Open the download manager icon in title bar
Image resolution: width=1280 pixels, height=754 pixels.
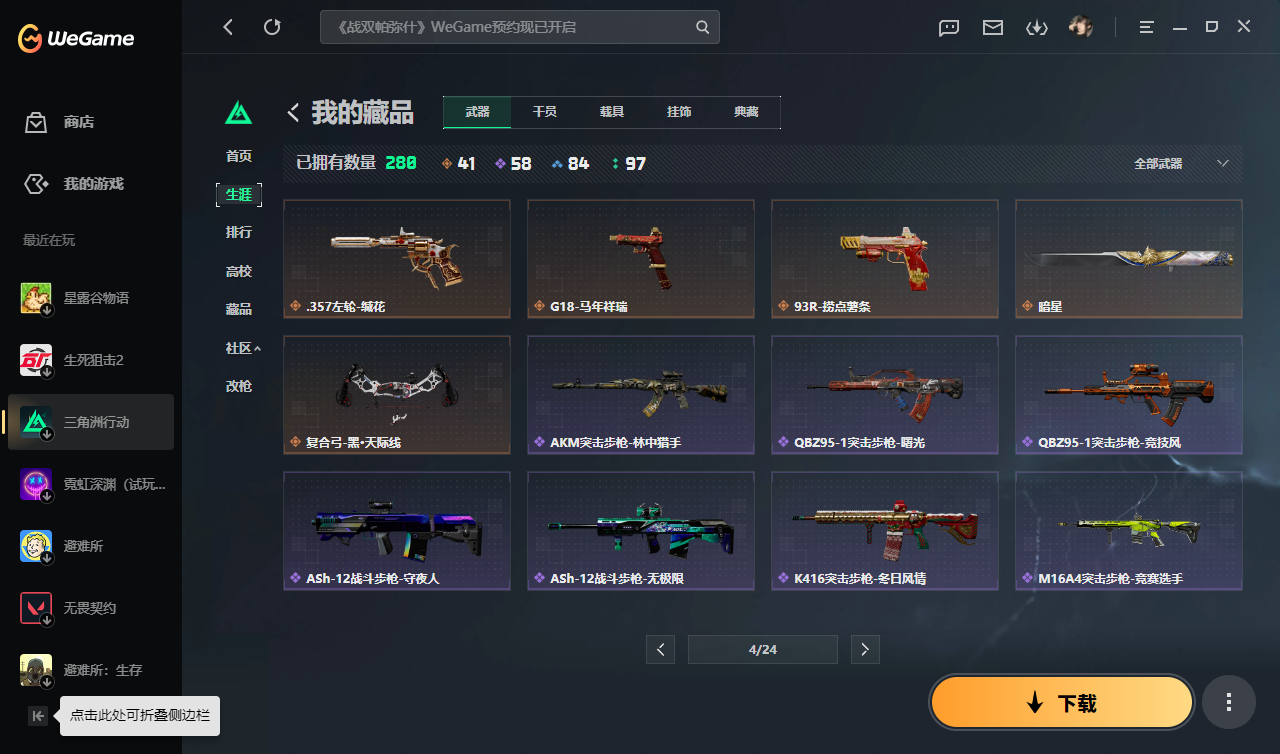1036,27
